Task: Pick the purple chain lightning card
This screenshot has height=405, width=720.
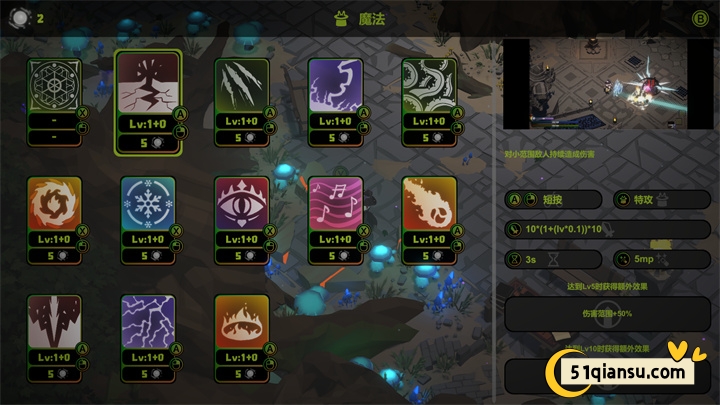Action: coord(148,321)
